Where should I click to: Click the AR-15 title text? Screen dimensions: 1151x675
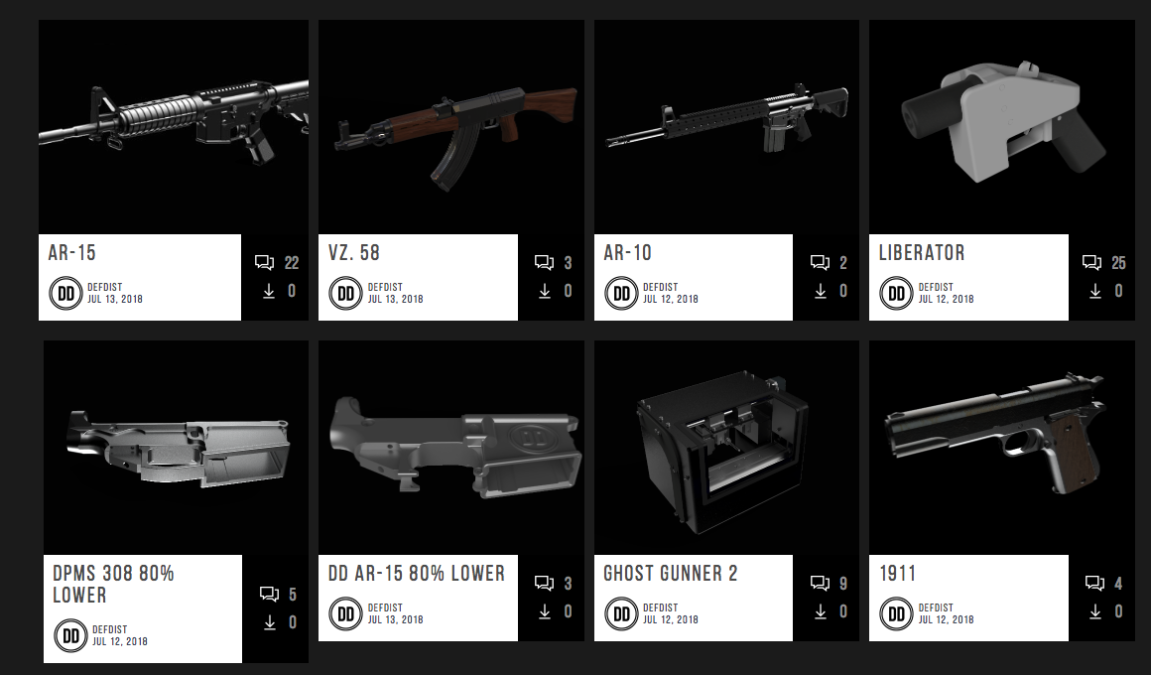pos(72,253)
